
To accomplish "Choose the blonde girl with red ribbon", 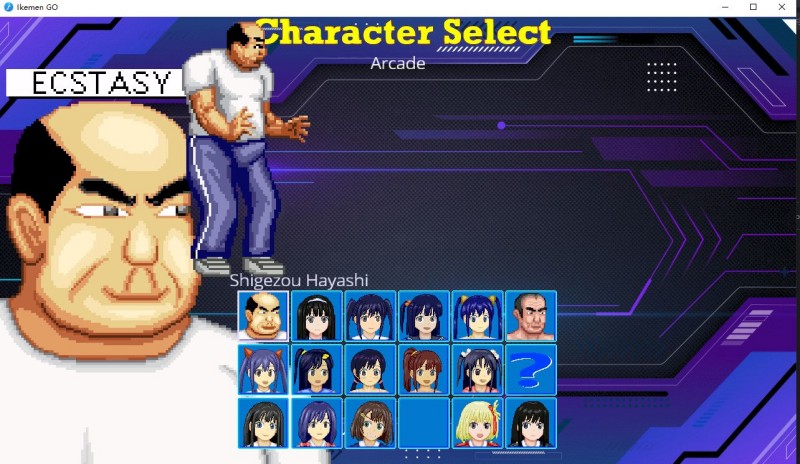I will coord(477,423).
